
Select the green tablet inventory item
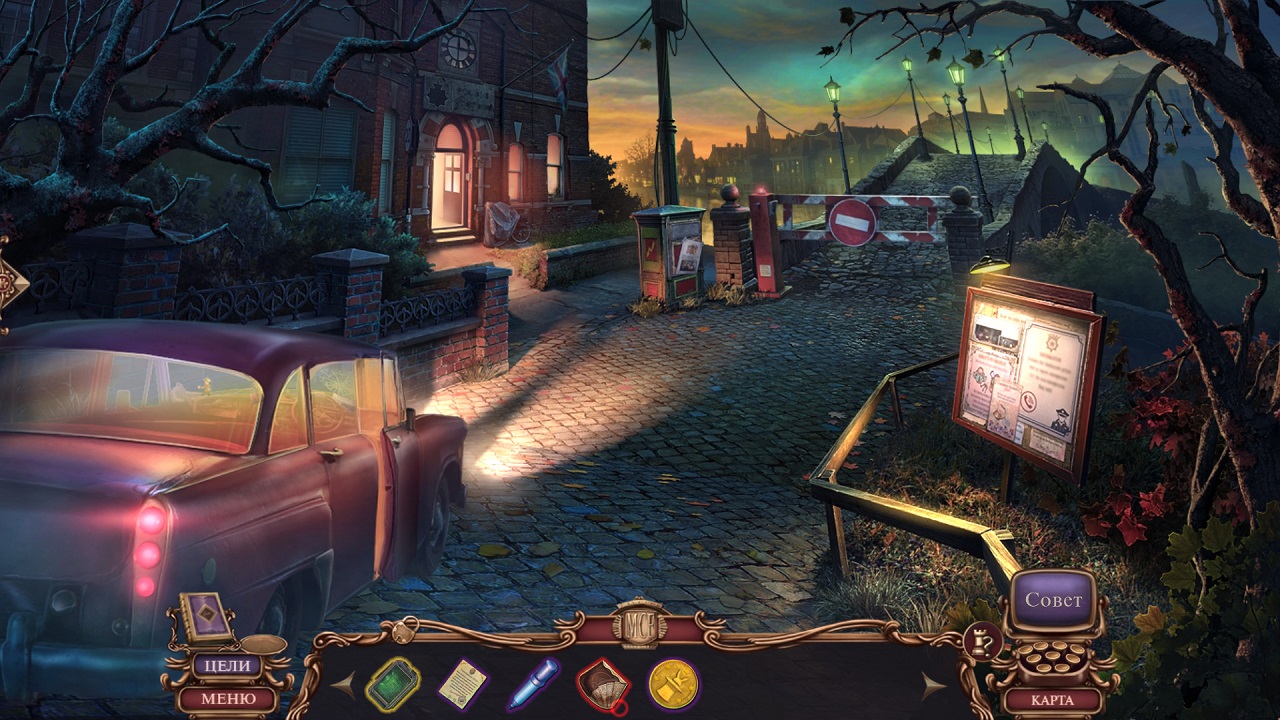393,685
